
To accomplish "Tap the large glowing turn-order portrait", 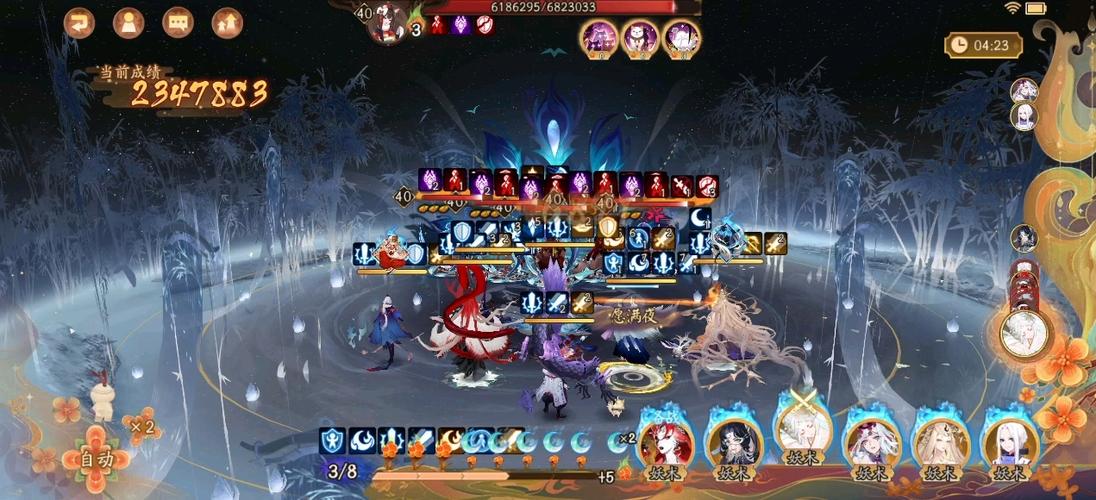I will pyautogui.click(x=1024, y=333).
